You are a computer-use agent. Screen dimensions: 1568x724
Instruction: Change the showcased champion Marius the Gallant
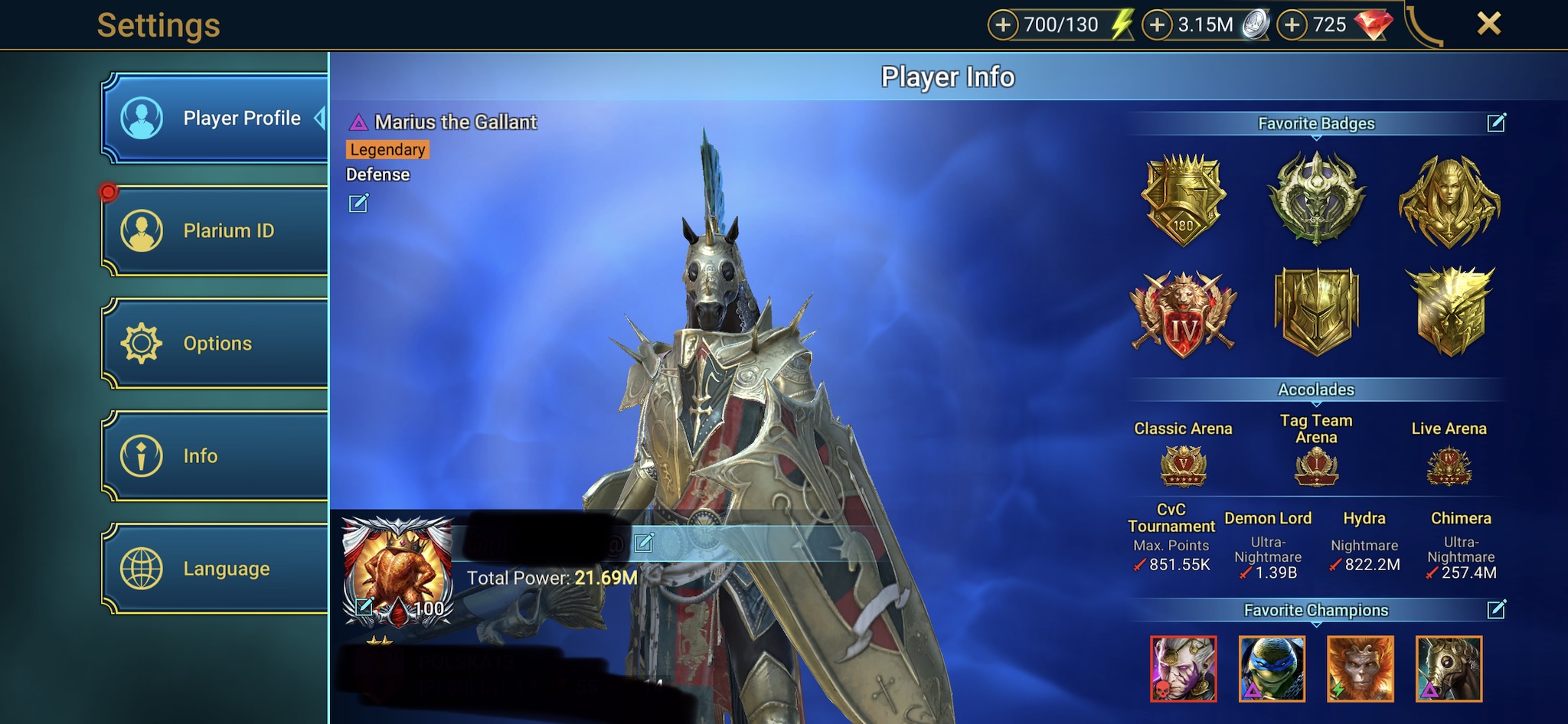(358, 203)
